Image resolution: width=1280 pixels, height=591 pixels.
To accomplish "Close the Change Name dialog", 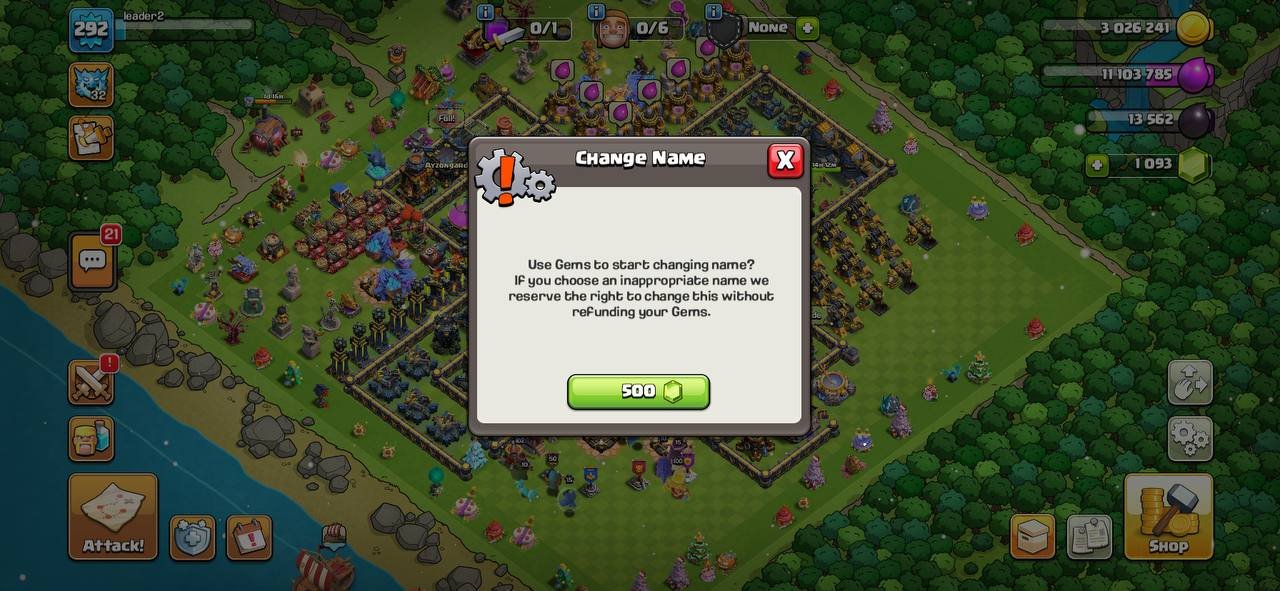I will [x=785, y=160].
